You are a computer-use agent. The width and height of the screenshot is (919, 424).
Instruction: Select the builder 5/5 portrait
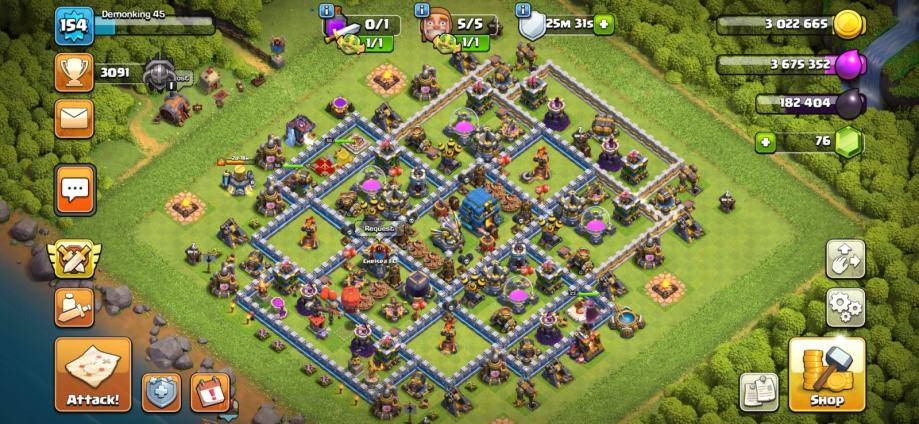click(x=437, y=27)
